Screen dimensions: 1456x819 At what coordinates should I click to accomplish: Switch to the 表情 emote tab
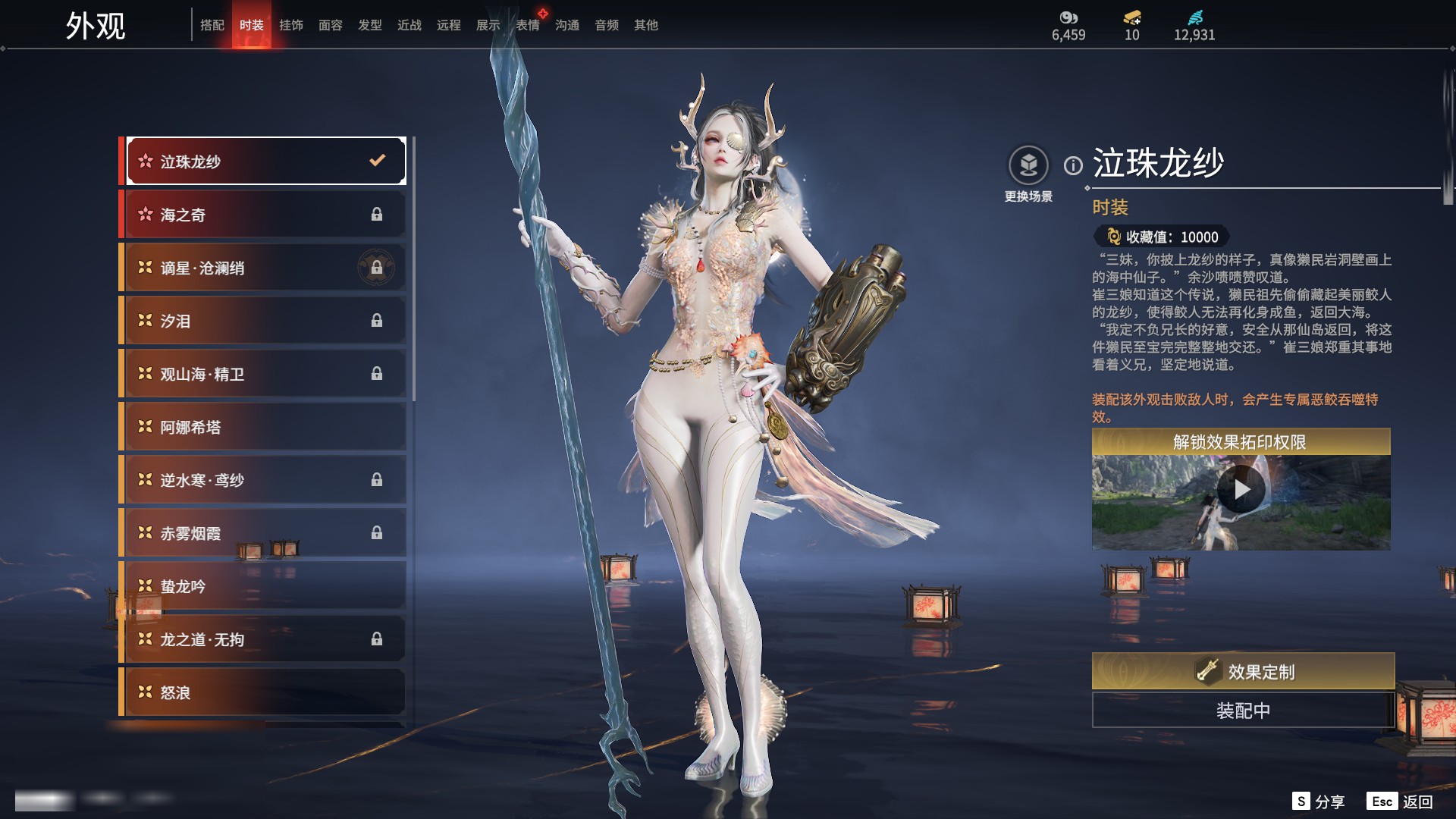pyautogui.click(x=528, y=25)
